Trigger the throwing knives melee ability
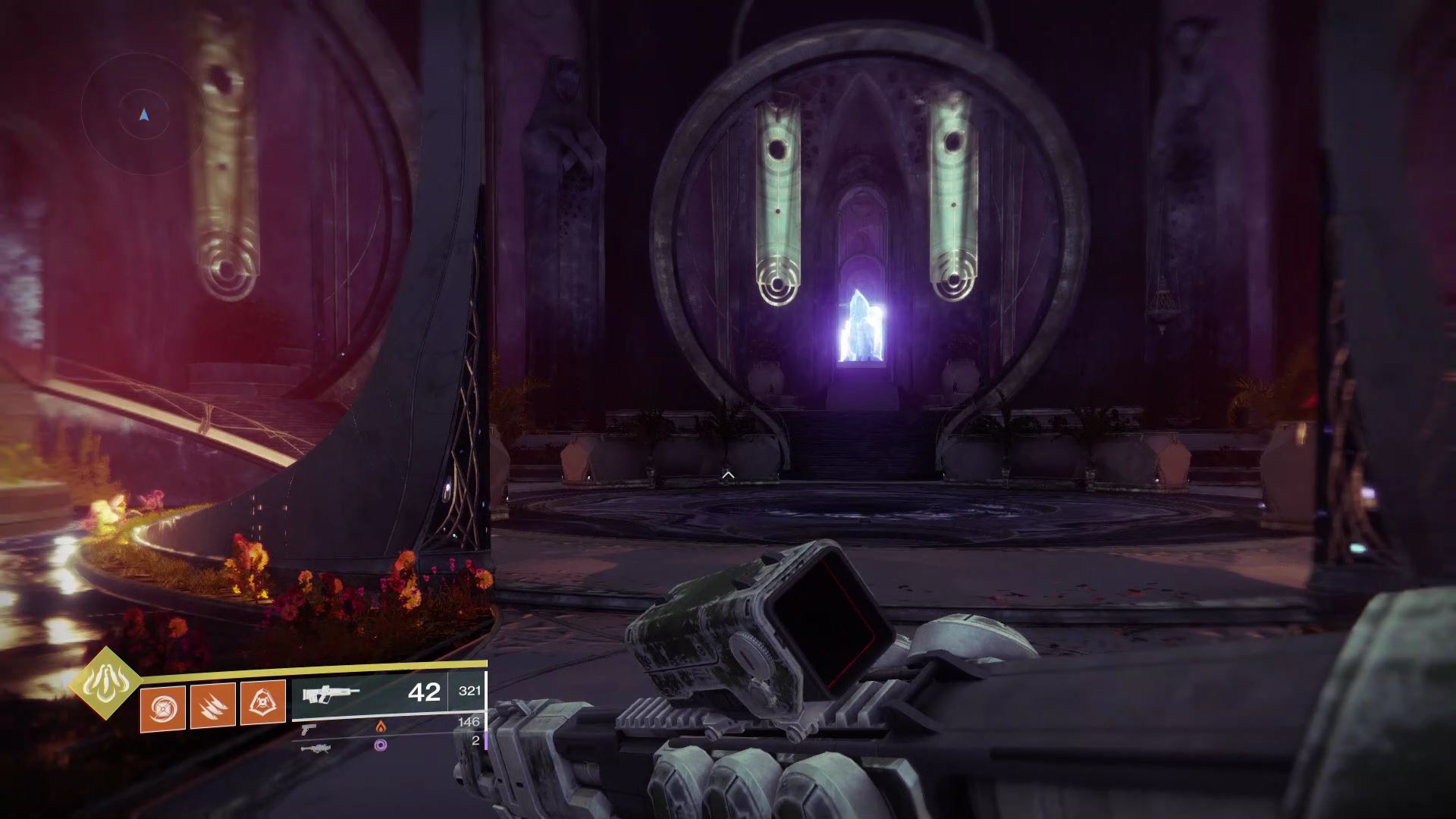The height and width of the screenshot is (819, 1456). (213, 705)
